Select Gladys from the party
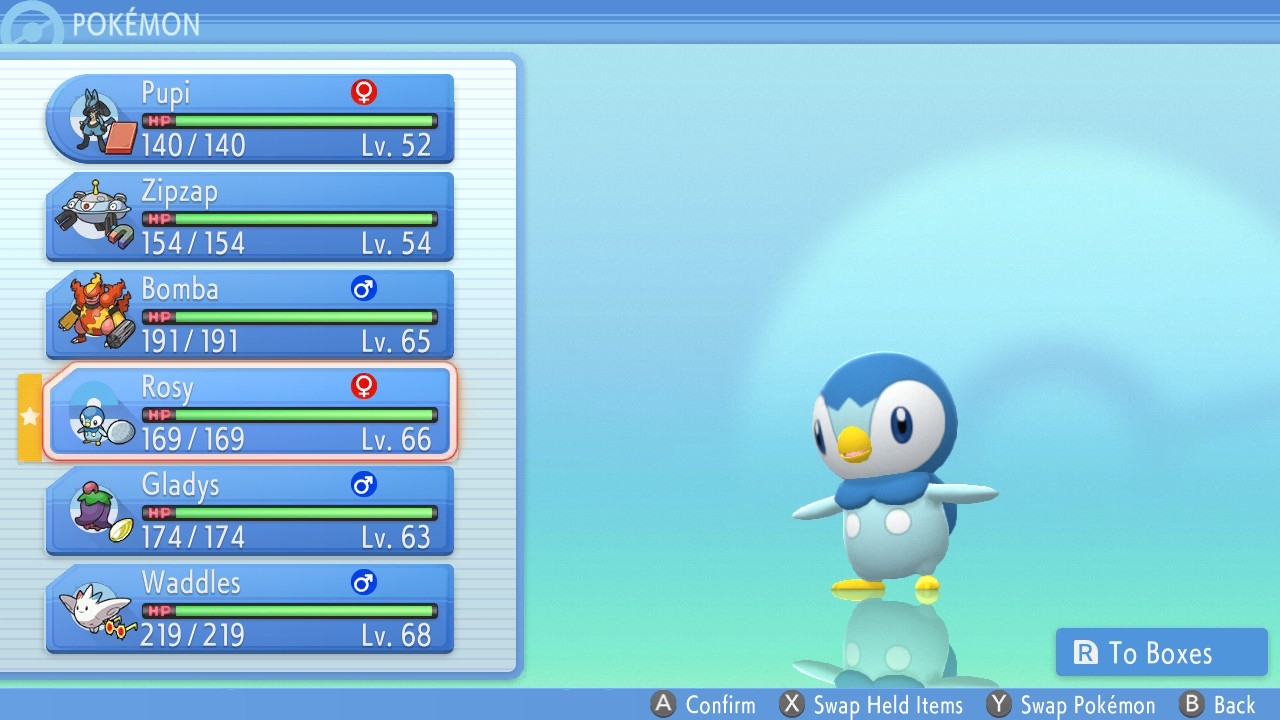The height and width of the screenshot is (720, 1280). tap(250, 511)
